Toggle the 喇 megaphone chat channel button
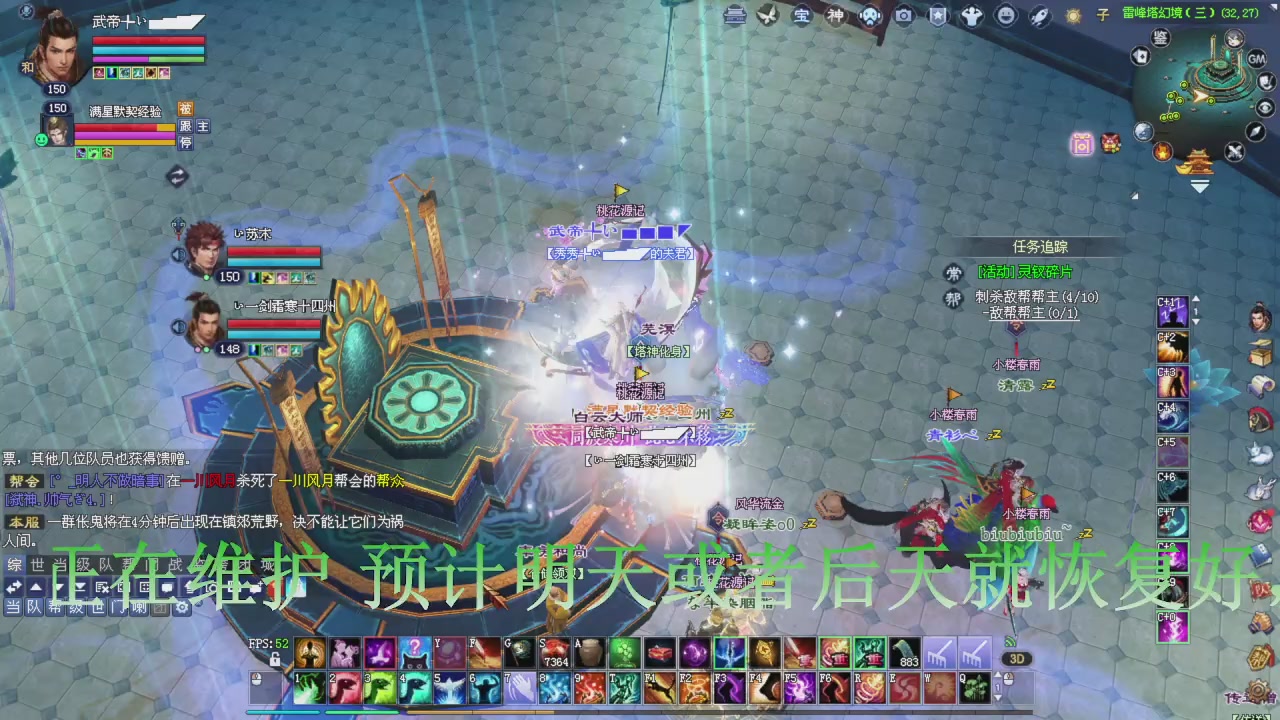Viewport: 1280px width, 720px height. [x=139, y=608]
